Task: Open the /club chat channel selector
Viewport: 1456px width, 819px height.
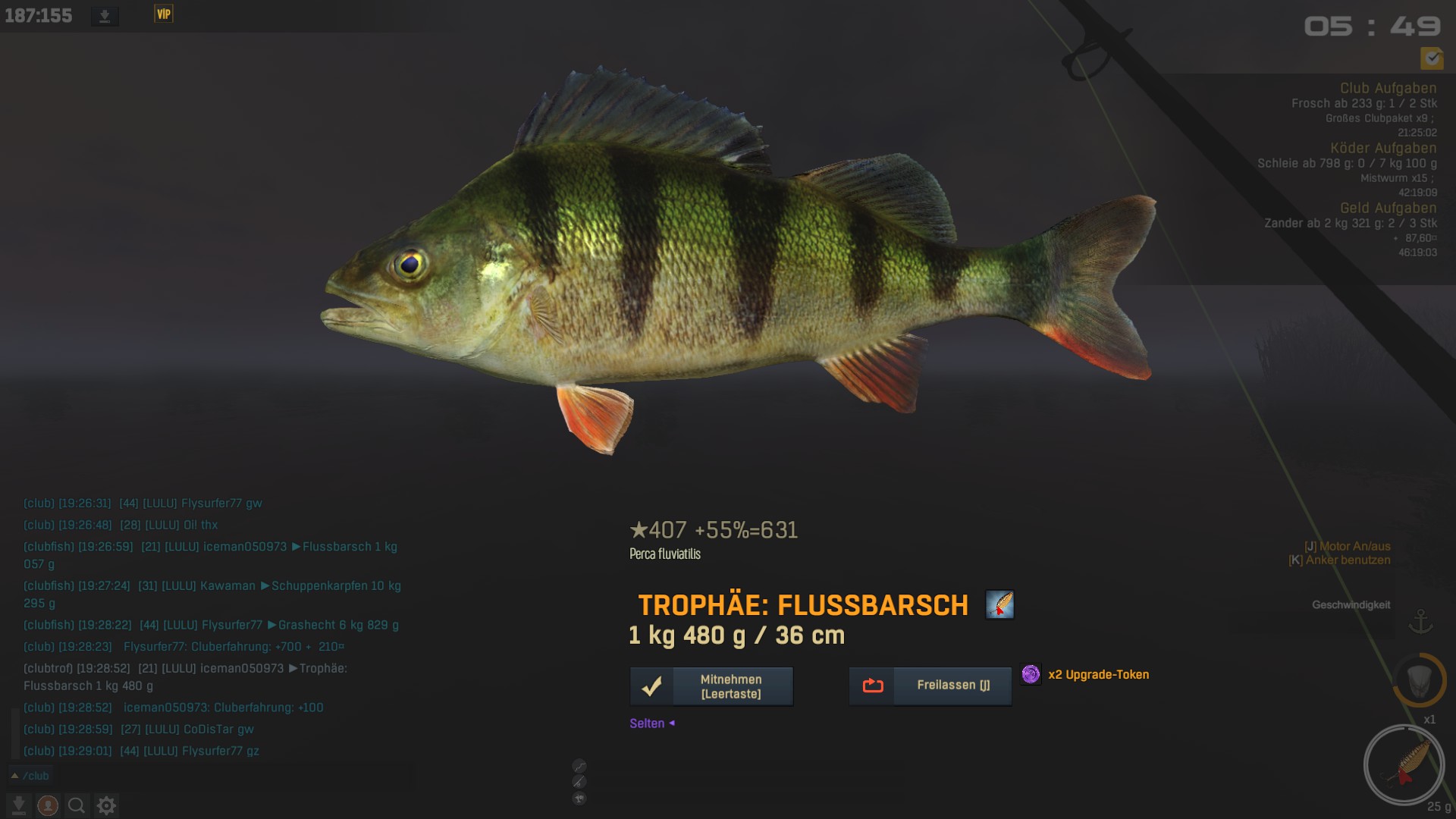Action: pos(30,776)
